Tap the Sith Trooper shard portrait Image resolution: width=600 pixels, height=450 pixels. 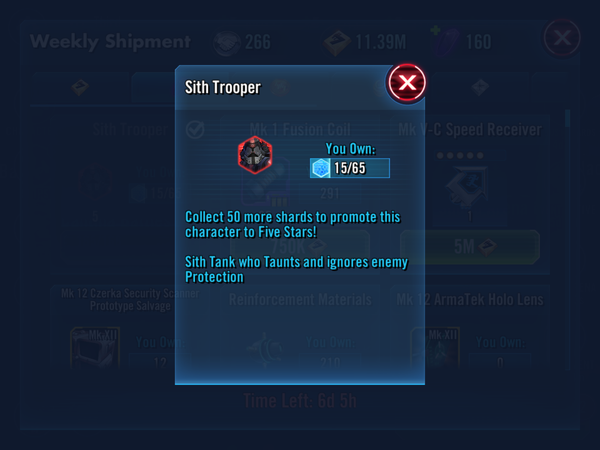click(254, 154)
